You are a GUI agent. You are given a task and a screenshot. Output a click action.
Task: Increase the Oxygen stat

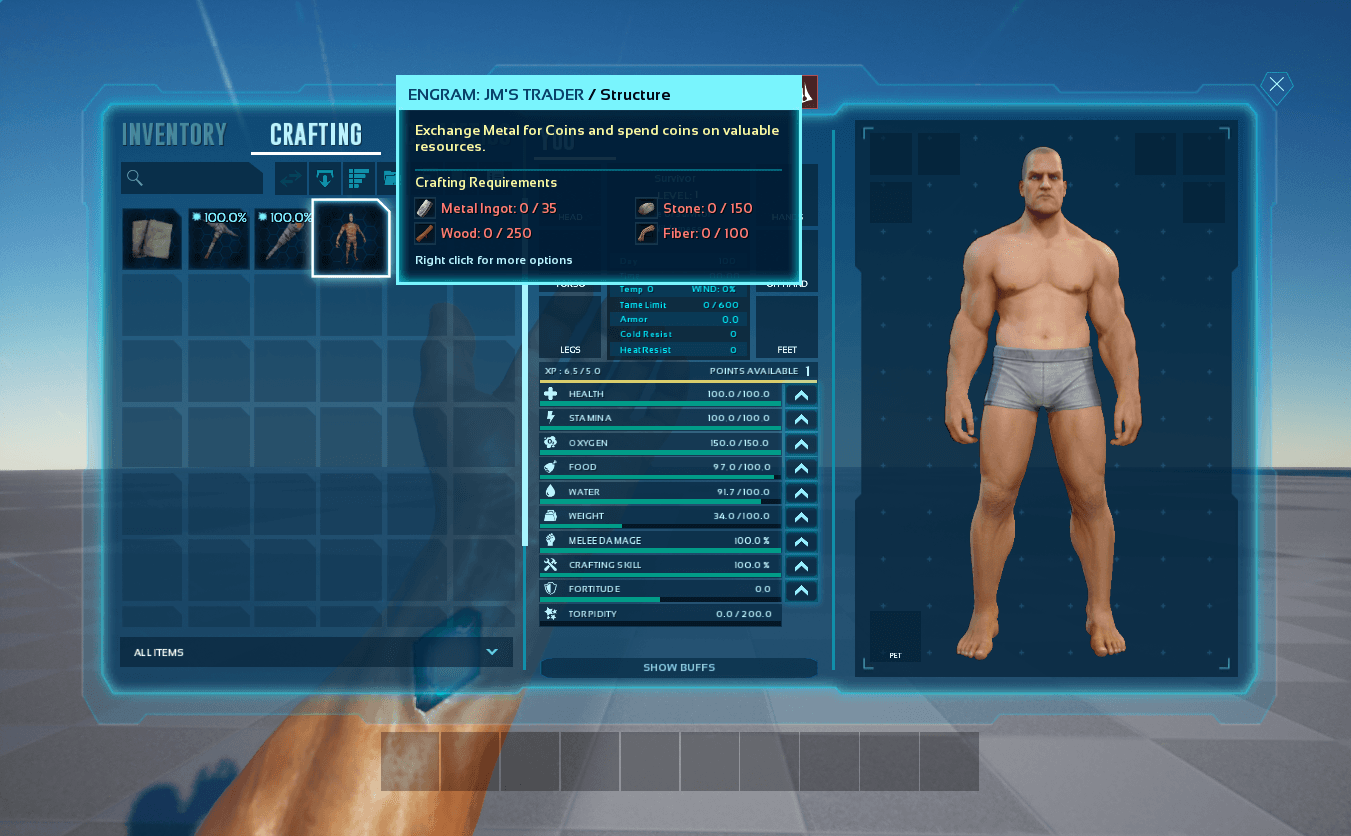click(x=801, y=444)
